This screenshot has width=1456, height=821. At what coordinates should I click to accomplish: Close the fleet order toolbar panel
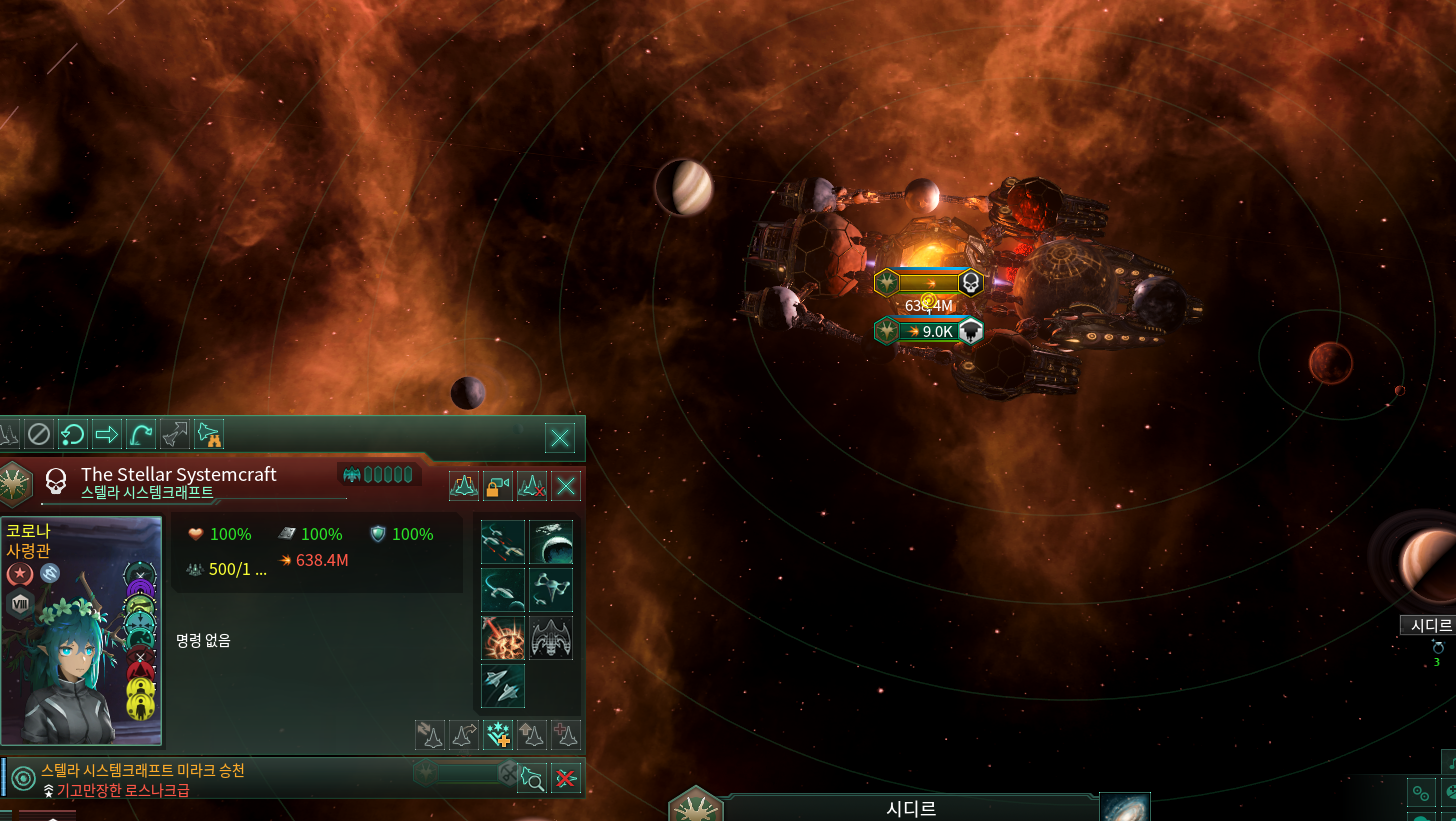pos(560,437)
